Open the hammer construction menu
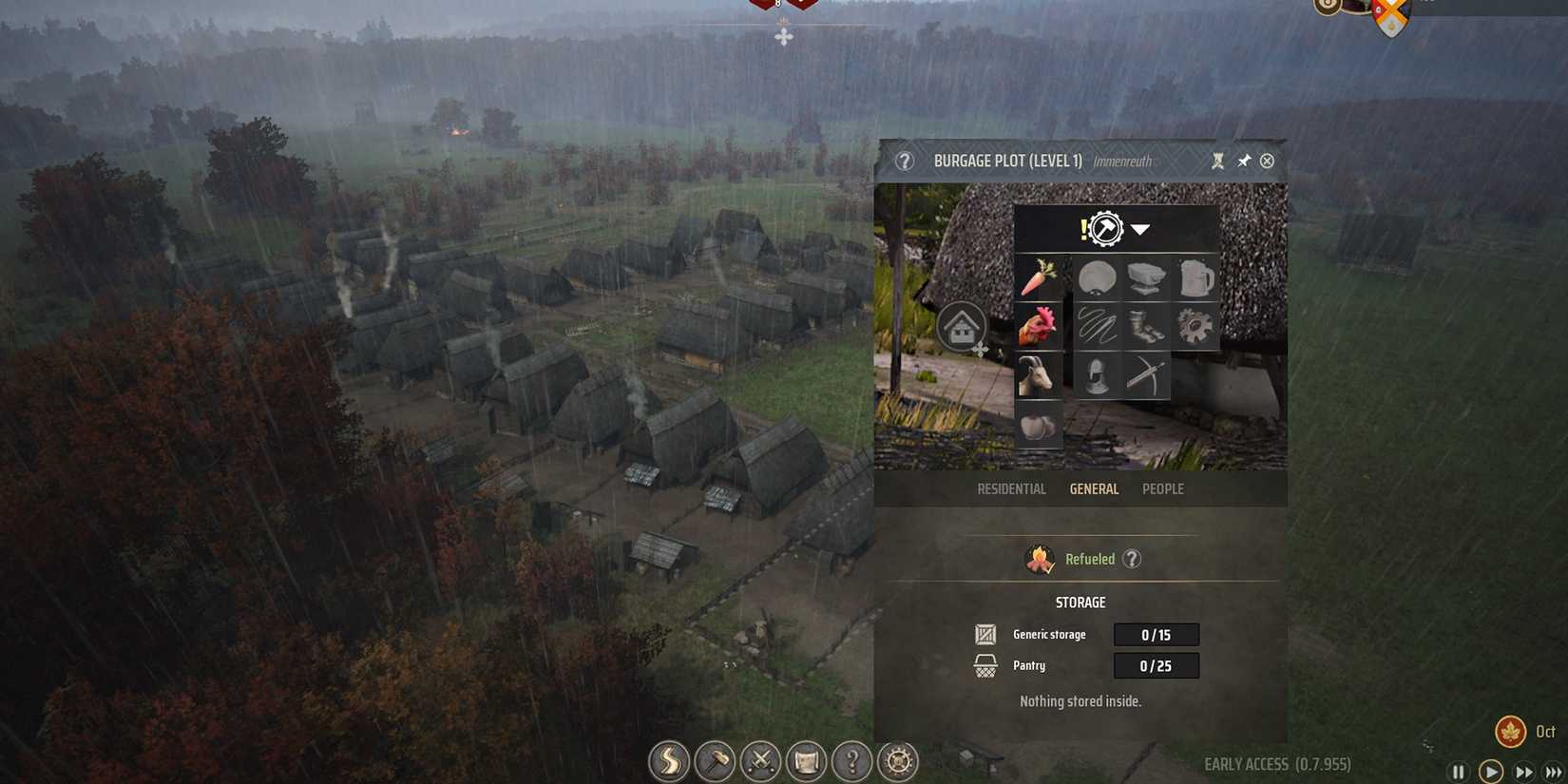The width and height of the screenshot is (1568, 784). (715, 761)
